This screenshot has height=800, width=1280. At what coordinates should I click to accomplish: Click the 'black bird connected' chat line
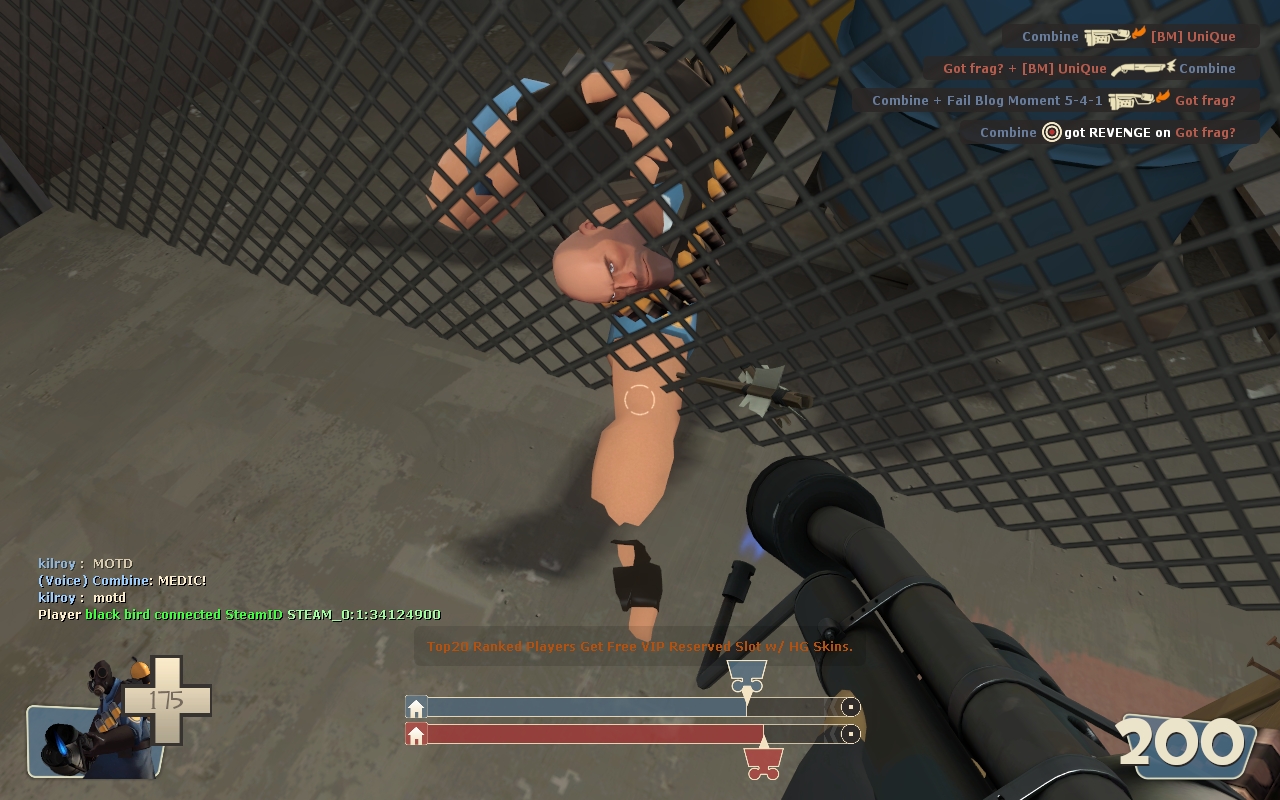pos(239,614)
